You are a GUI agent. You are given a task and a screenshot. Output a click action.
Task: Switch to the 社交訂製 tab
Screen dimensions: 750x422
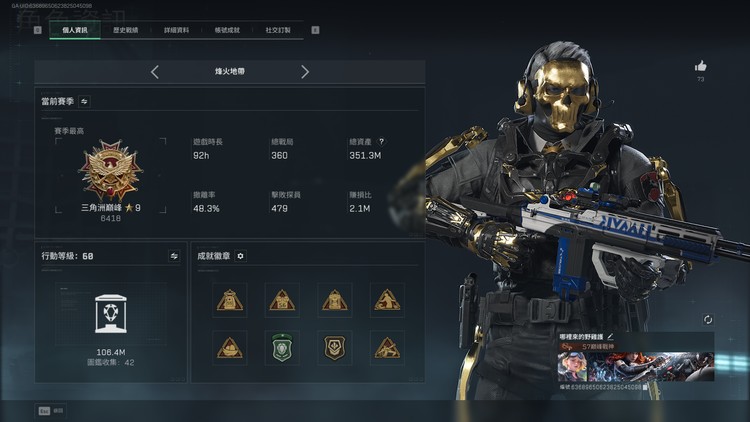[x=278, y=30]
